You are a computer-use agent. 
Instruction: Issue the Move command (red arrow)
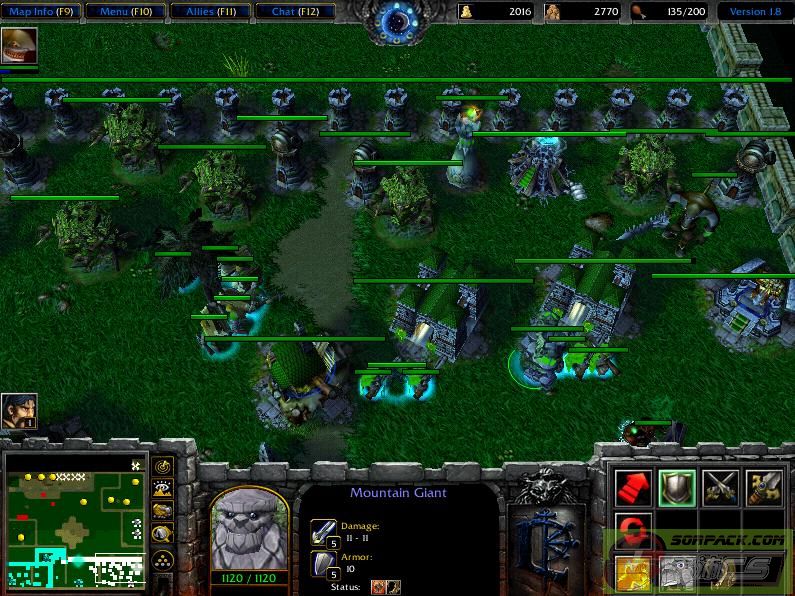(x=632, y=486)
